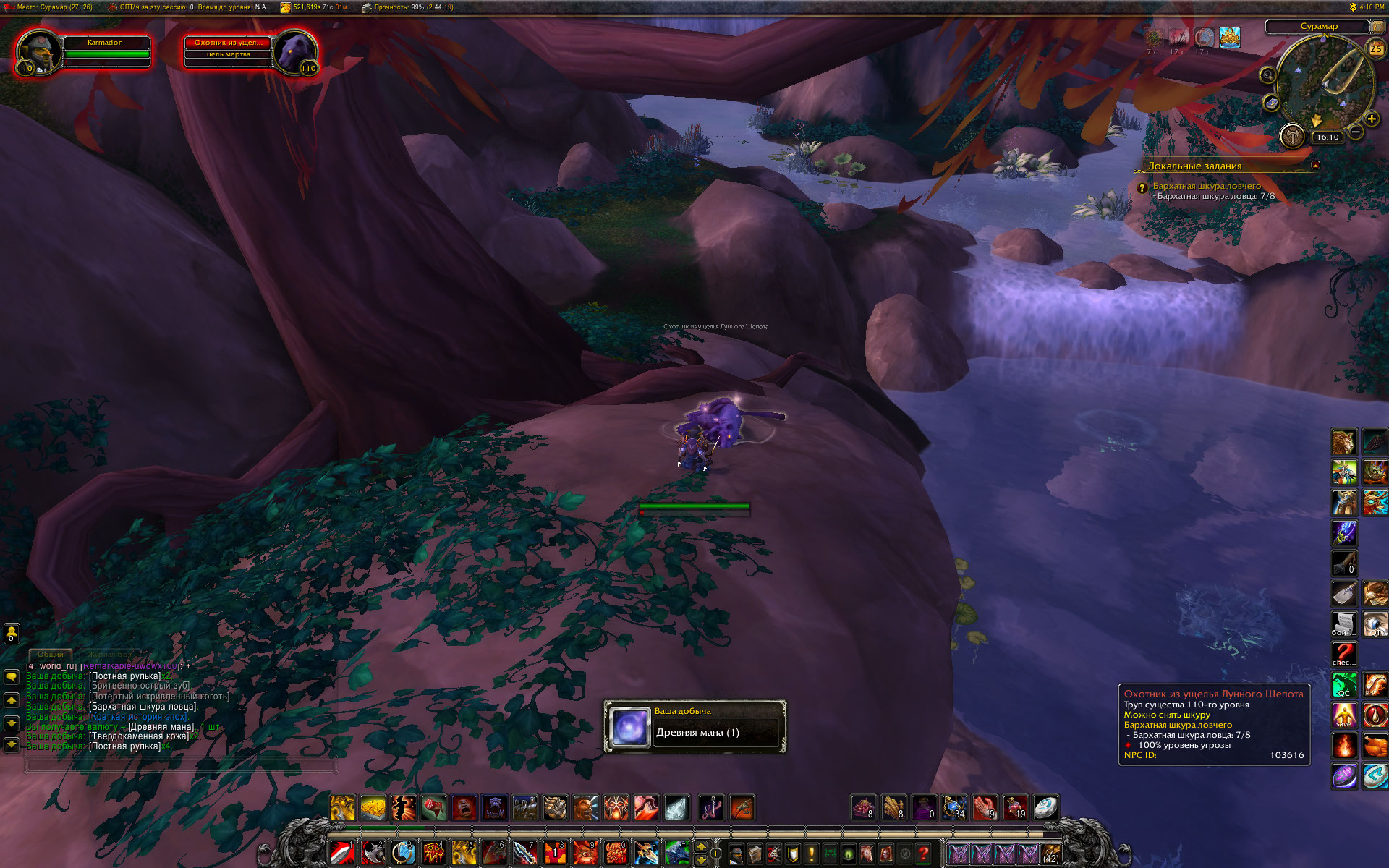Select the quest "Бархатная шкура ловчего" in tracker
This screenshot has height=868, width=1389.
tap(1206, 186)
